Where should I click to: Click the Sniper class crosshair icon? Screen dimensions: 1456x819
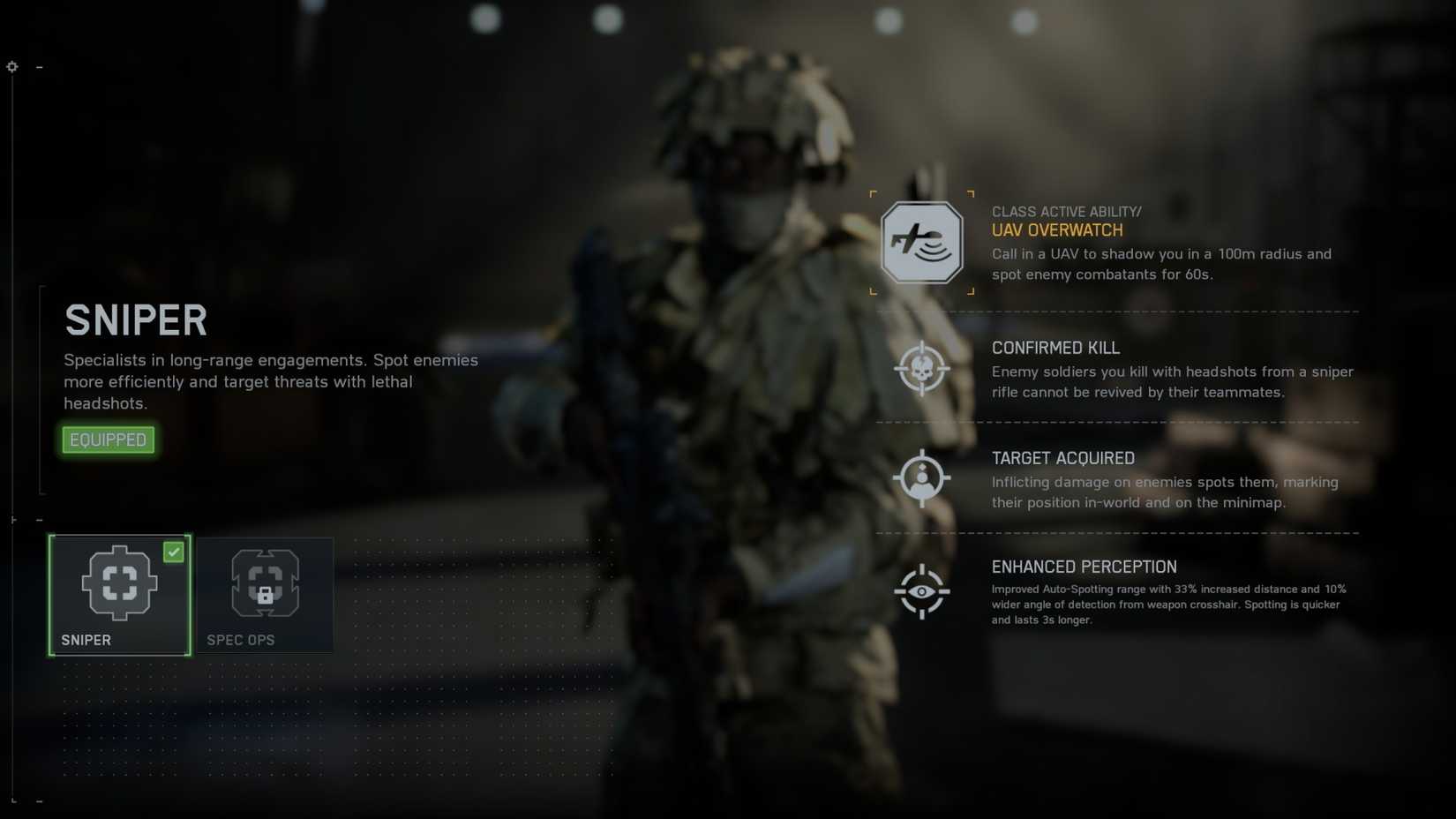tap(119, 582)
